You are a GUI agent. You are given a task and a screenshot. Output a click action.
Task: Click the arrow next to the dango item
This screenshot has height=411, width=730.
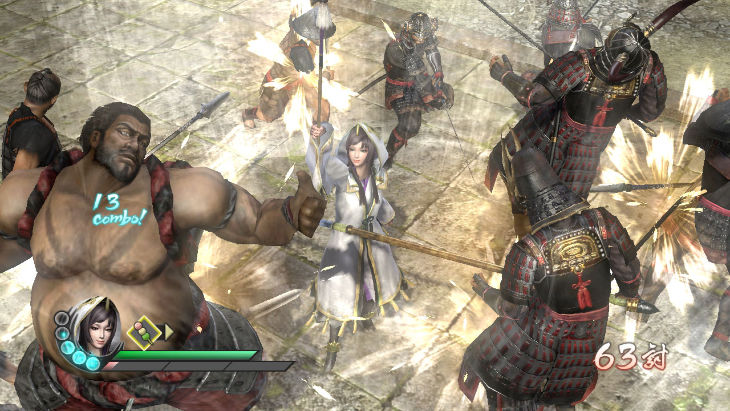coord(169,330)
